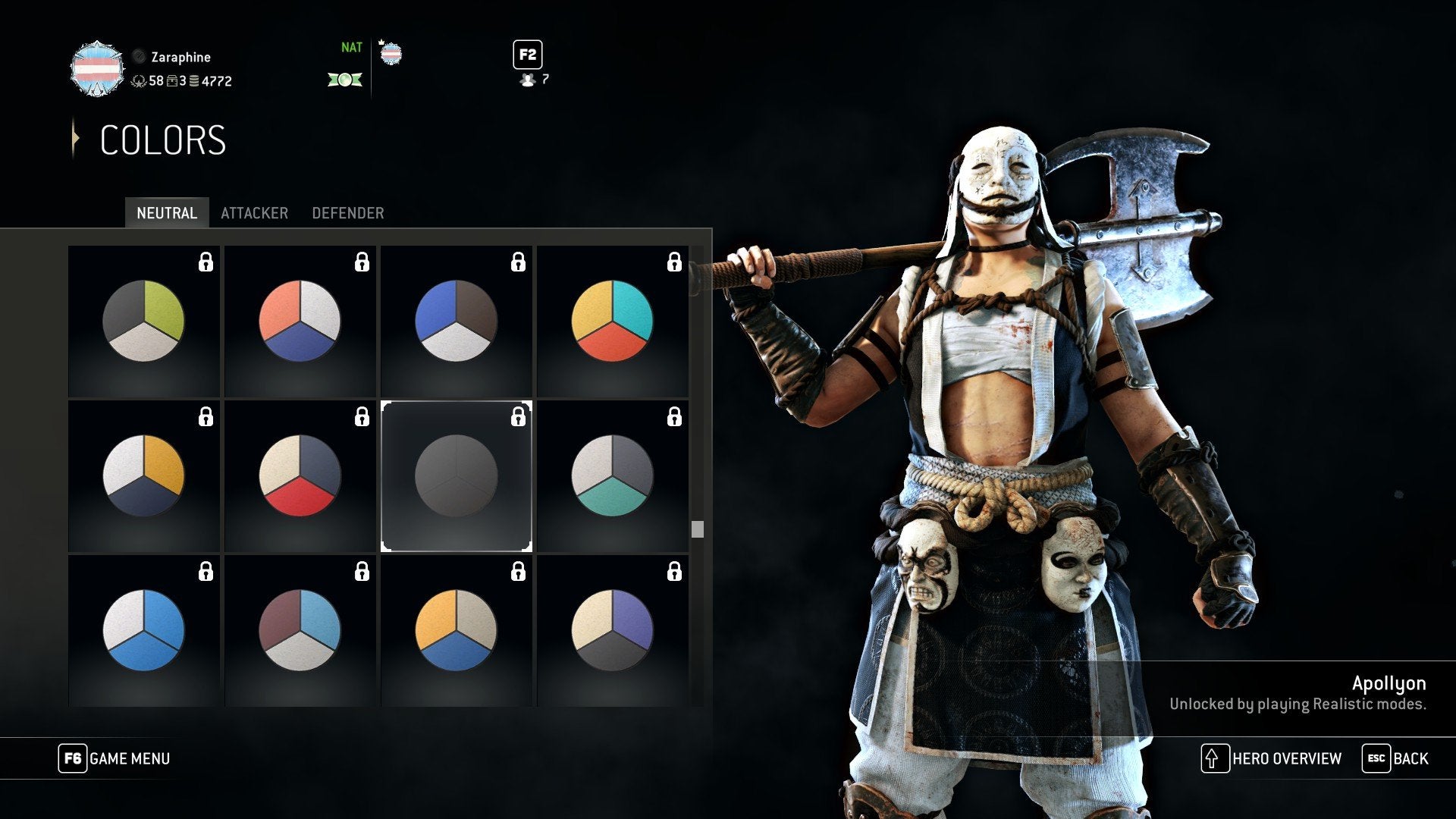This screenshot has width=1456, height=819.
Task: Pick the orange, beige and blue palette
Action: click(457, 630)
